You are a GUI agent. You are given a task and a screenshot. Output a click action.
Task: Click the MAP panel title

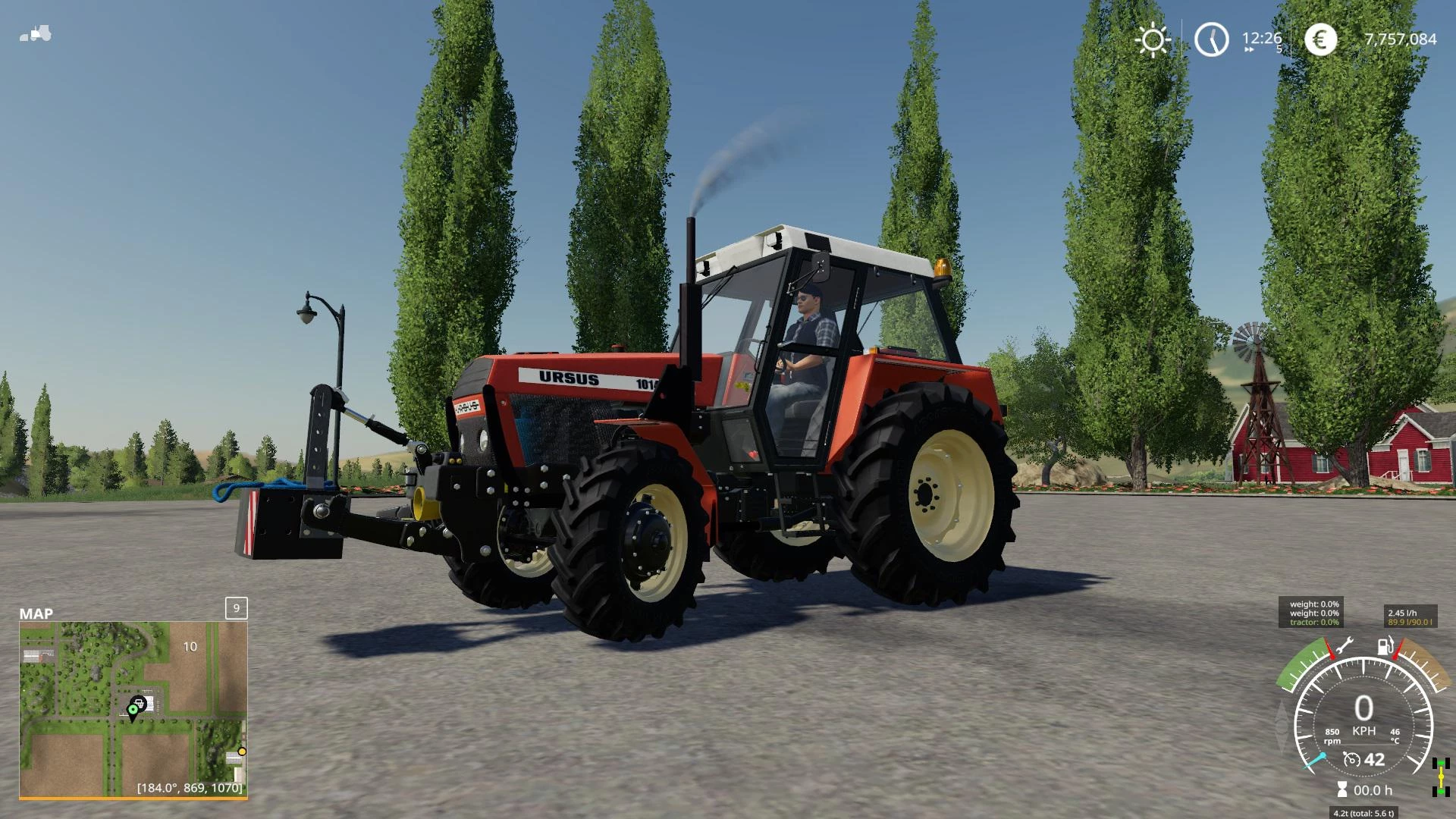[x=35, y=613]
